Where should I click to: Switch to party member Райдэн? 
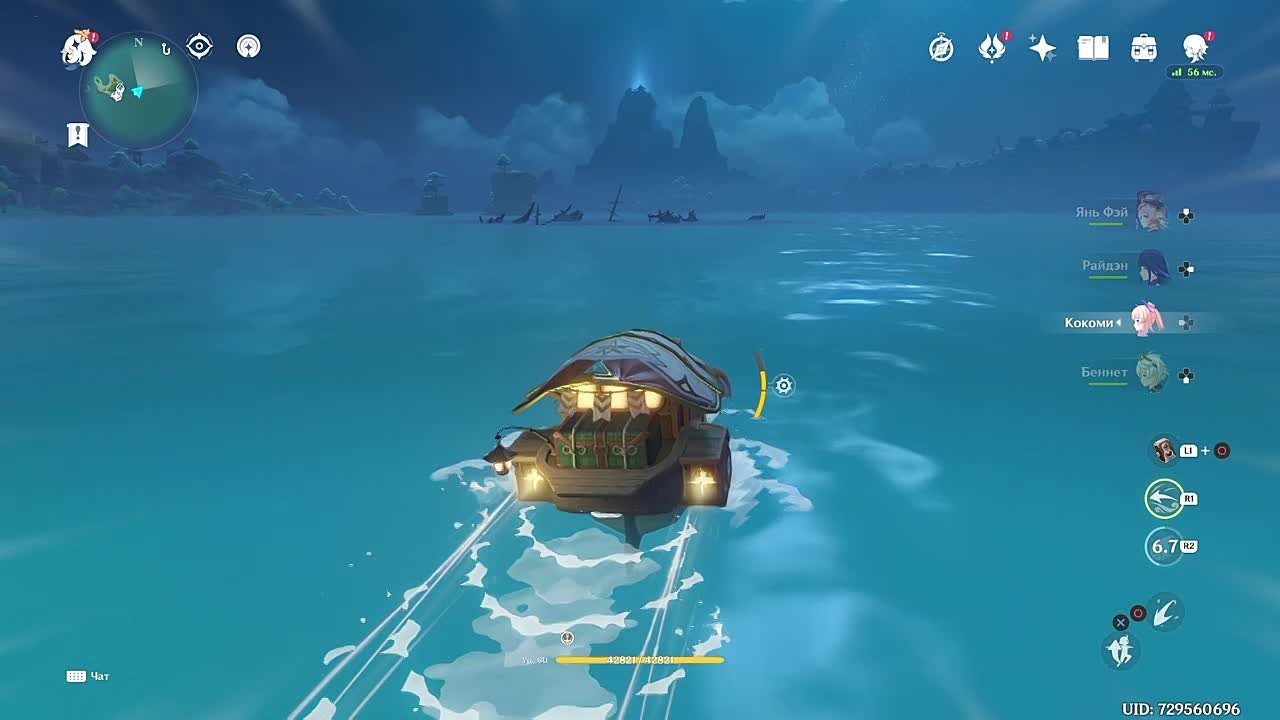pyautogui.click(x=1151, y=267)
